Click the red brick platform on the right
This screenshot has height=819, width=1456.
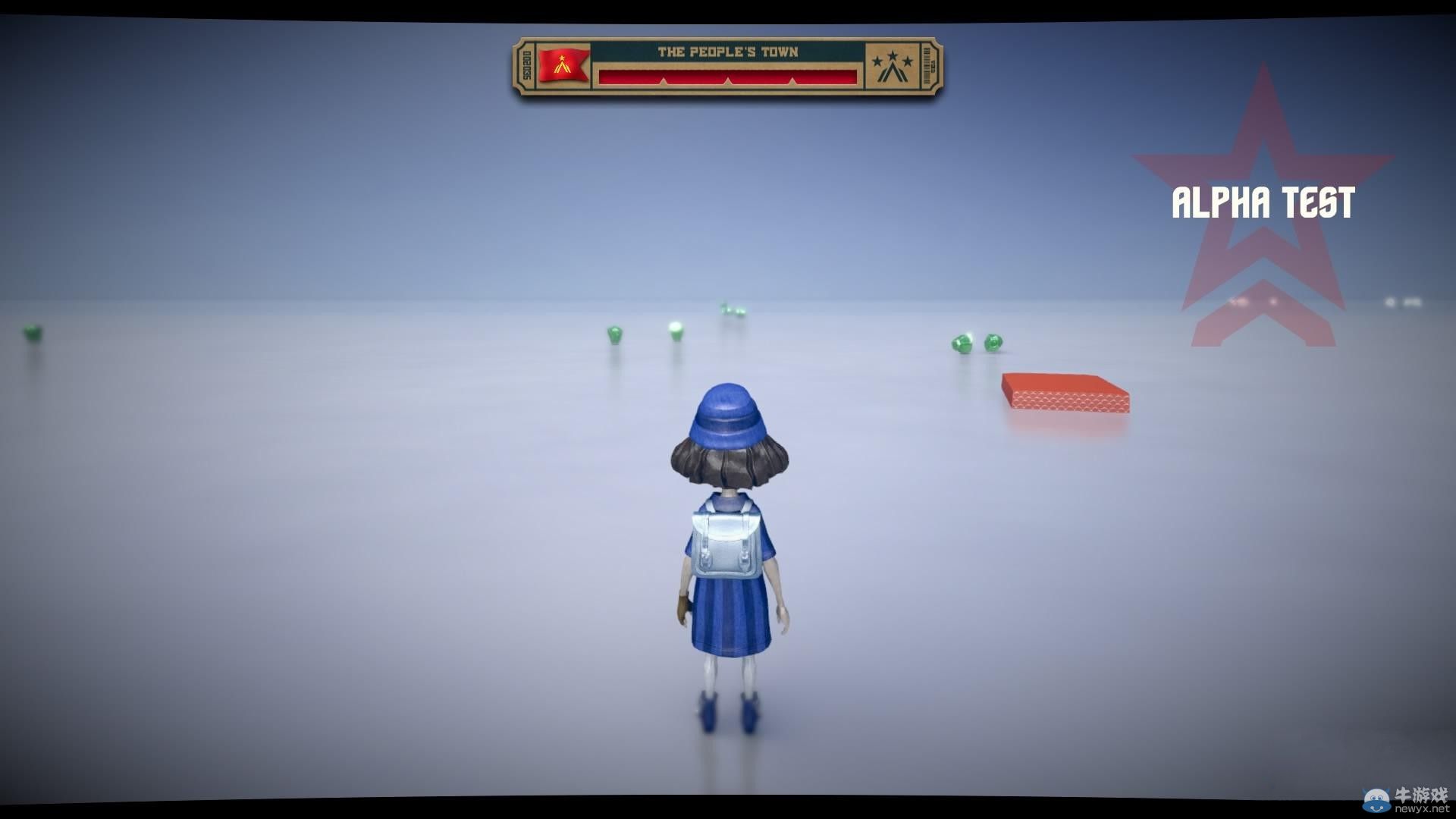tap(1065, 391)
